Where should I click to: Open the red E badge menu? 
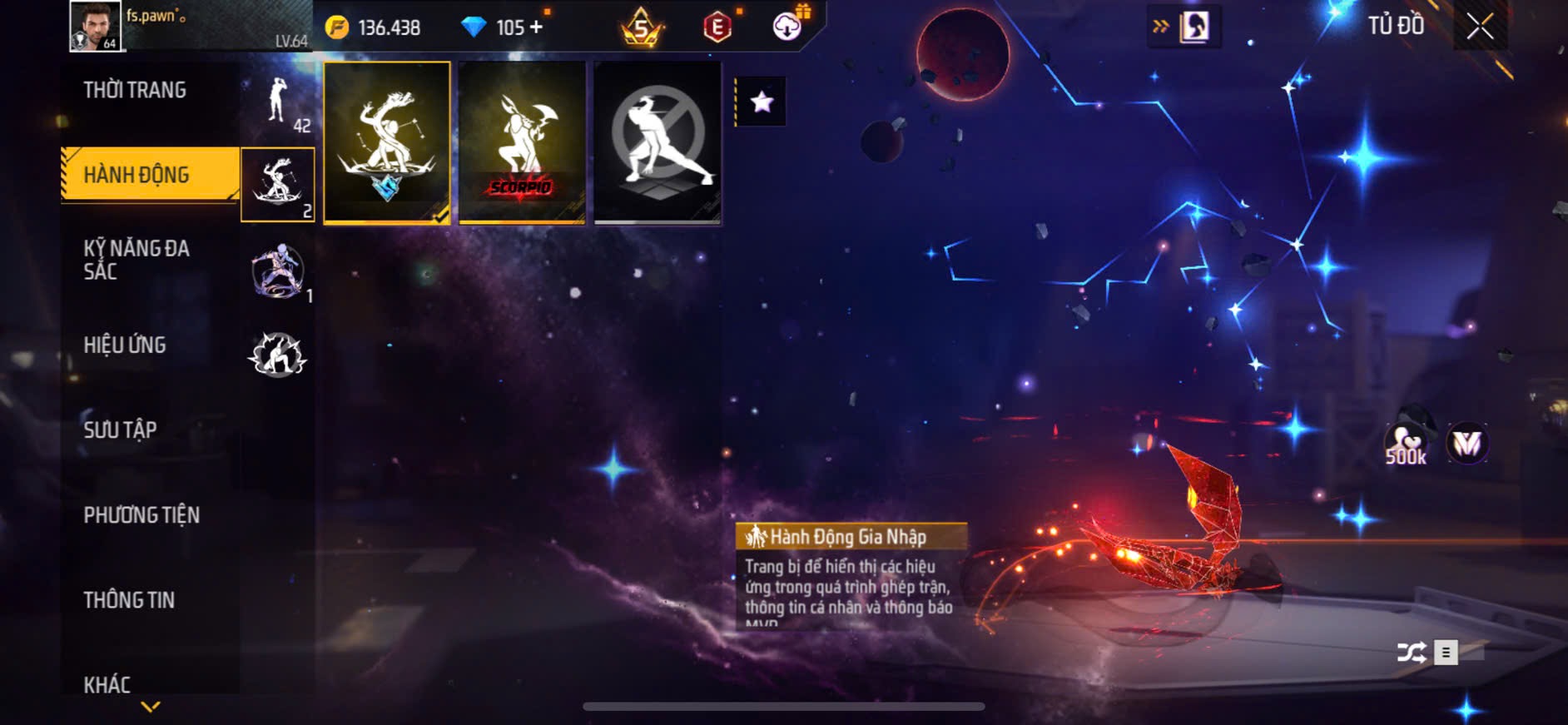717,27
